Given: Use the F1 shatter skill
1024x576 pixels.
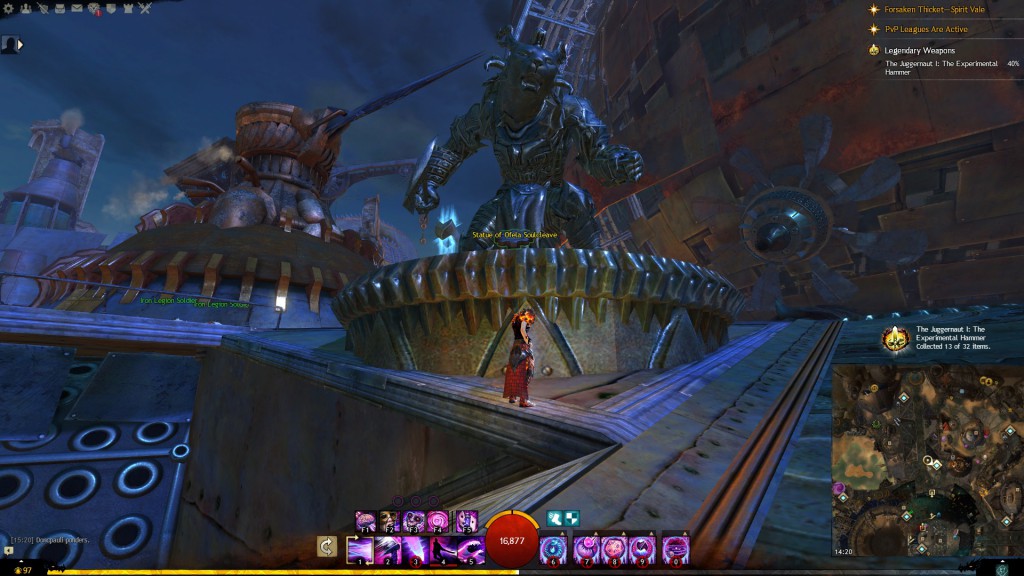Looking at the screenshot, I should 366,521.
